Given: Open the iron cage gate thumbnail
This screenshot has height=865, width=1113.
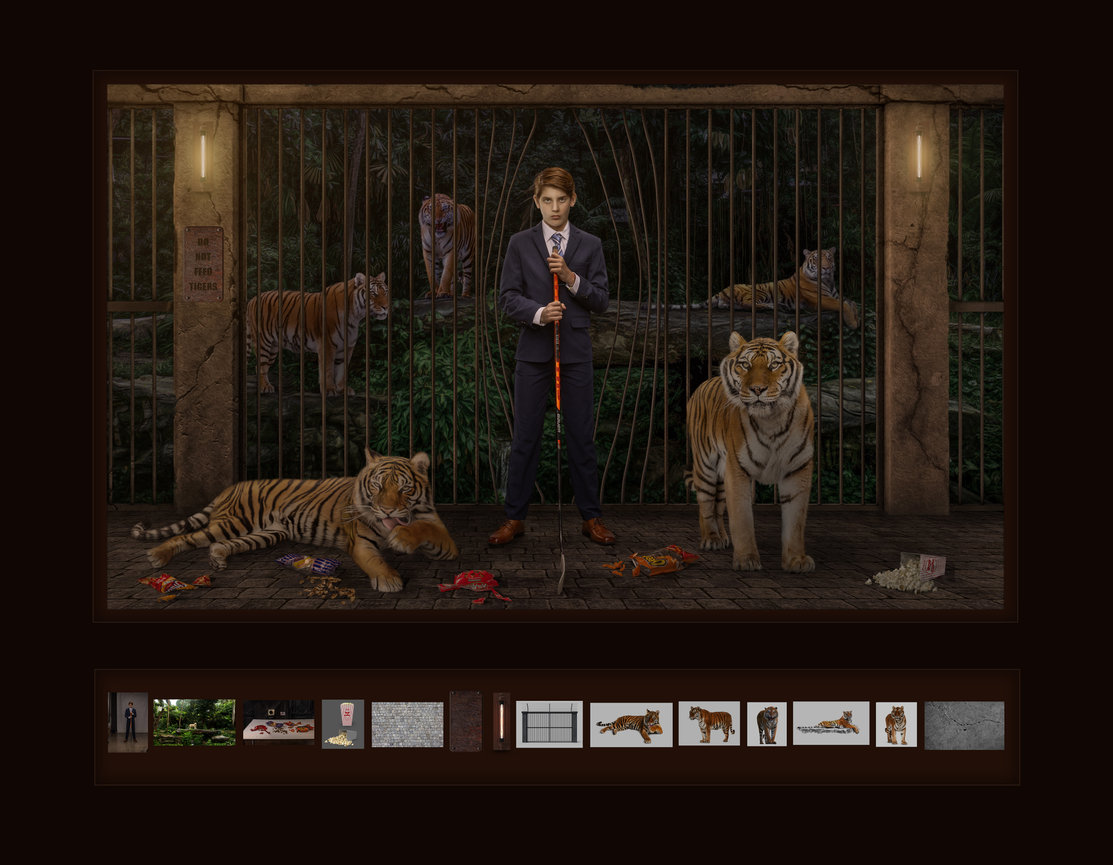Looking at the screenshot, I should 549,724.
